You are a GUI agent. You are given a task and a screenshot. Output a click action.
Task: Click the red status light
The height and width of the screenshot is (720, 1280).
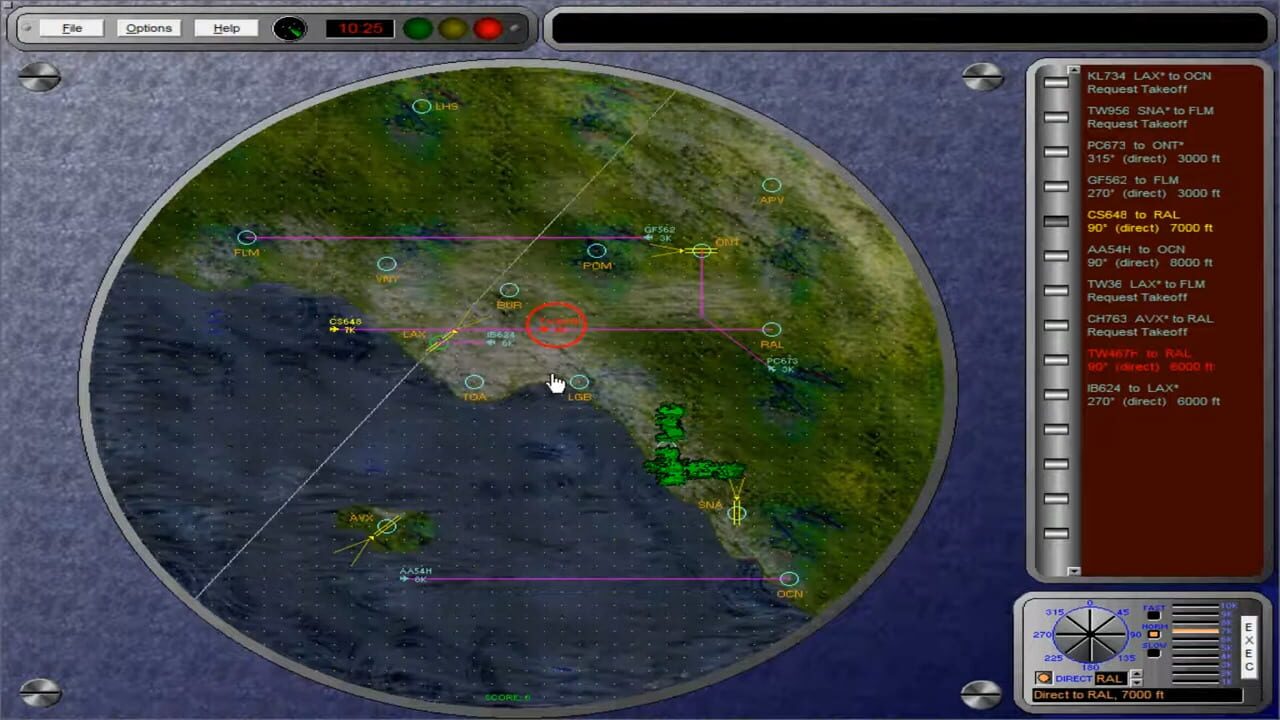coord(486,29)
